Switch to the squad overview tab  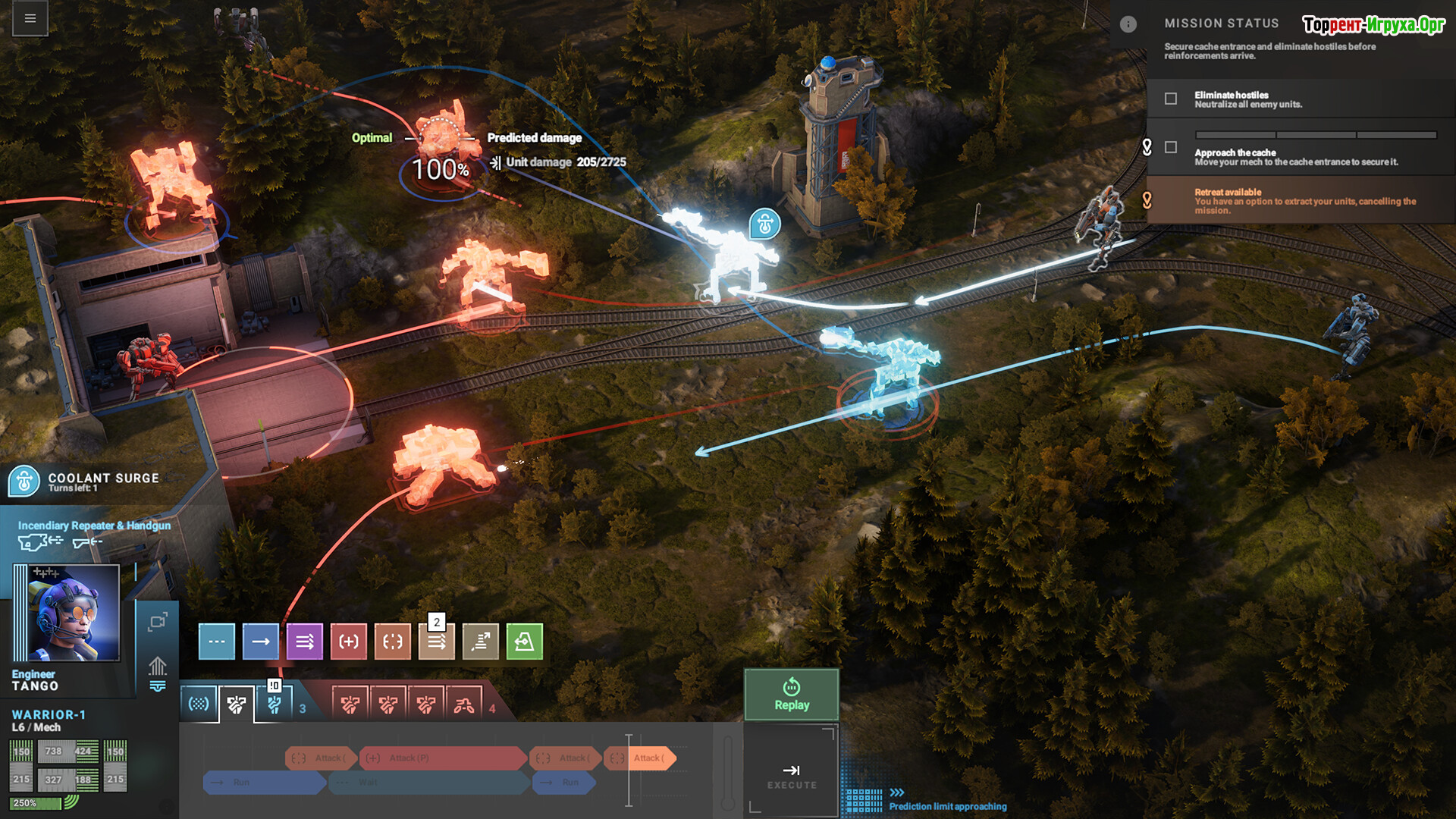pos(199,704)
